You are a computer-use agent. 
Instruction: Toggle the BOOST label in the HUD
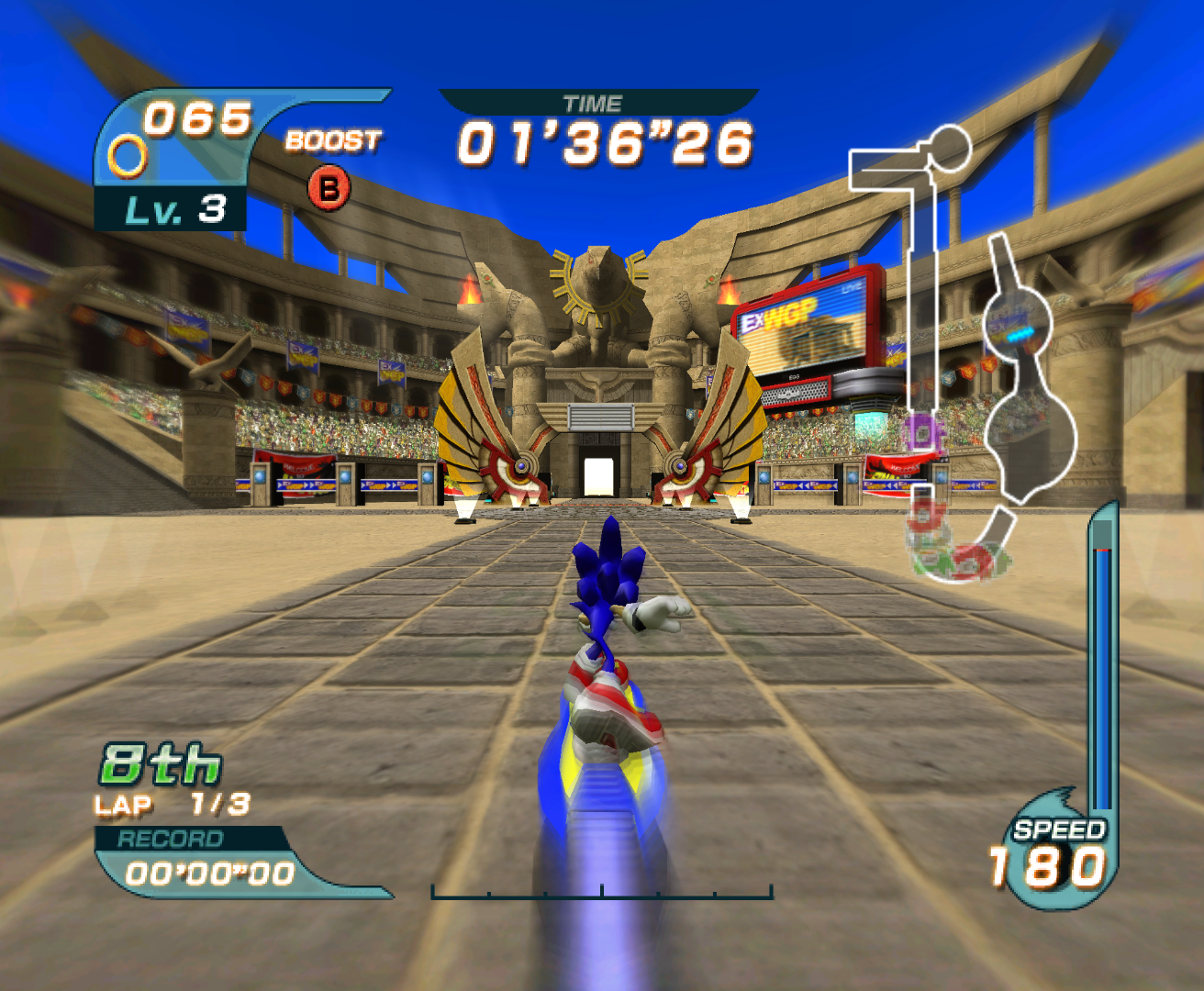(x=332, y=139)
